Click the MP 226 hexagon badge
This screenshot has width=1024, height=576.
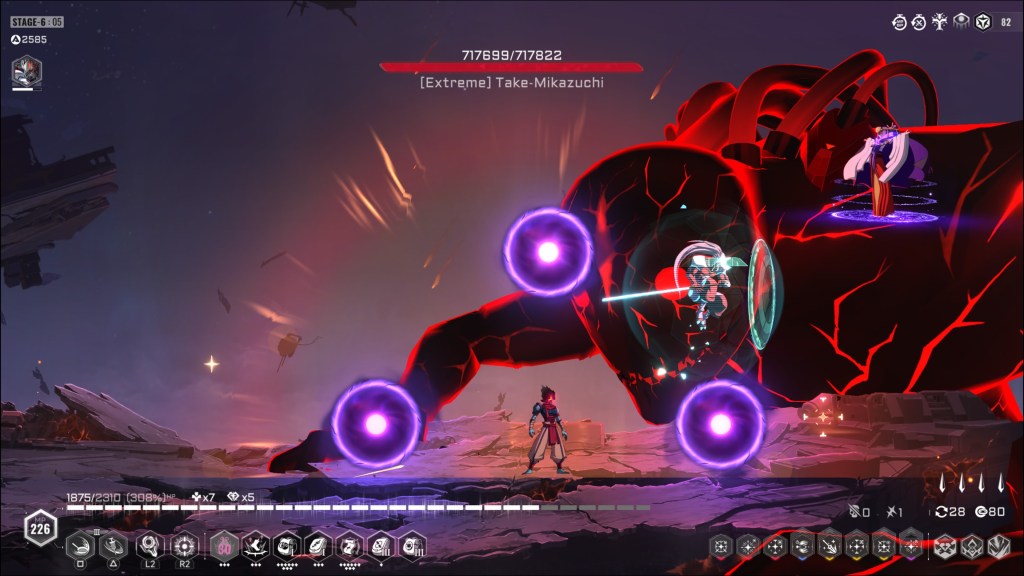[x=41, y=528]
